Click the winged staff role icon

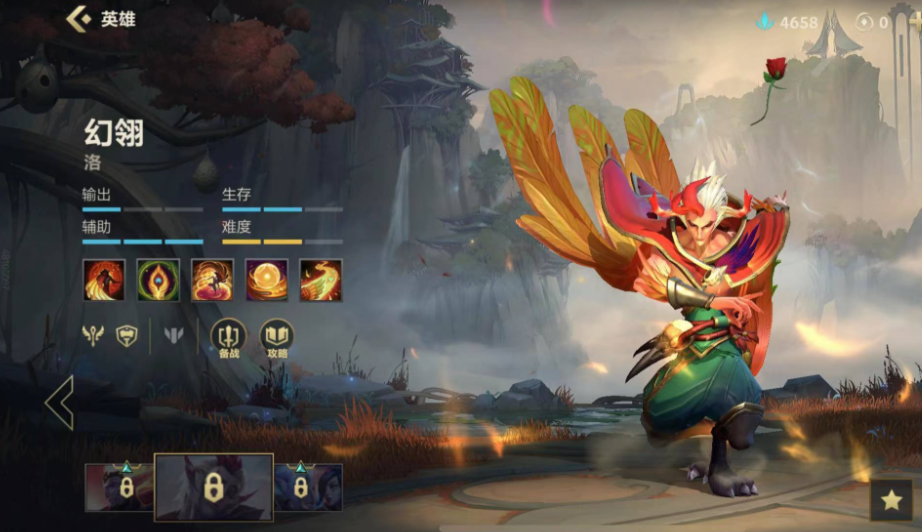93,336
